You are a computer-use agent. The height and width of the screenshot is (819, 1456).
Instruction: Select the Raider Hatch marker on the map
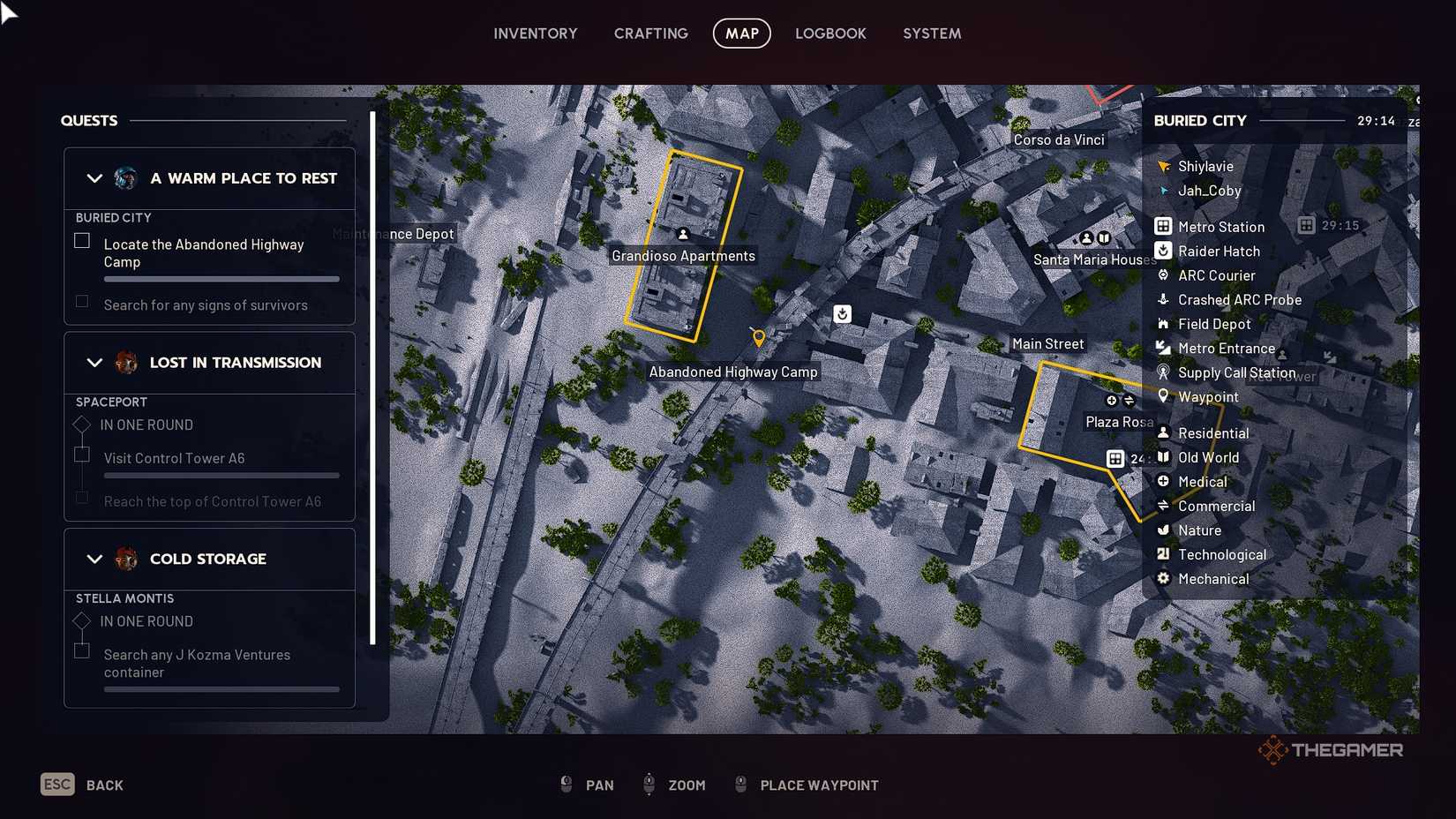pyautogui.click(x=842, y=314)
